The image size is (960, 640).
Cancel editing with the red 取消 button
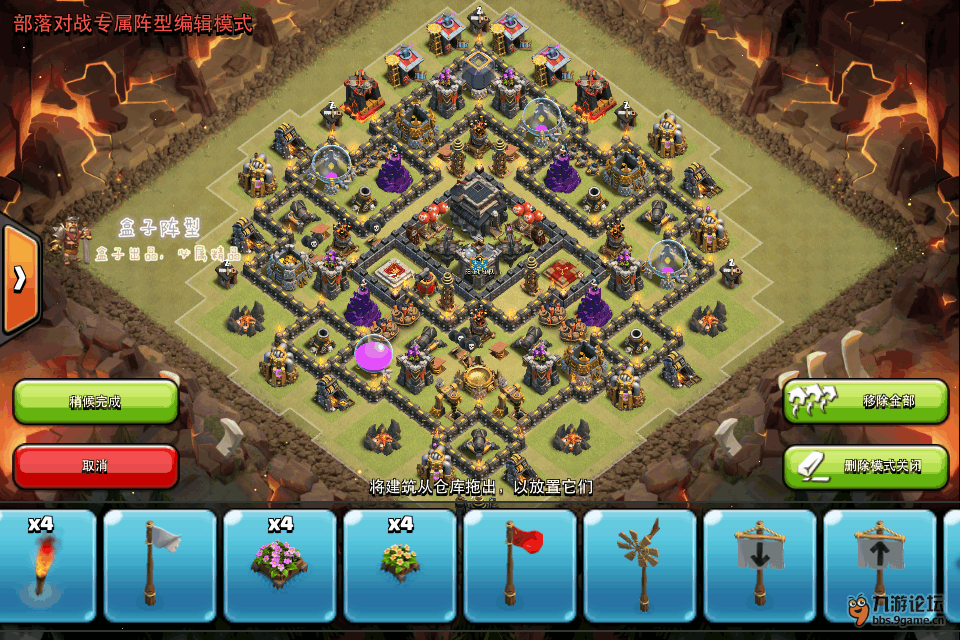(95, 466)
